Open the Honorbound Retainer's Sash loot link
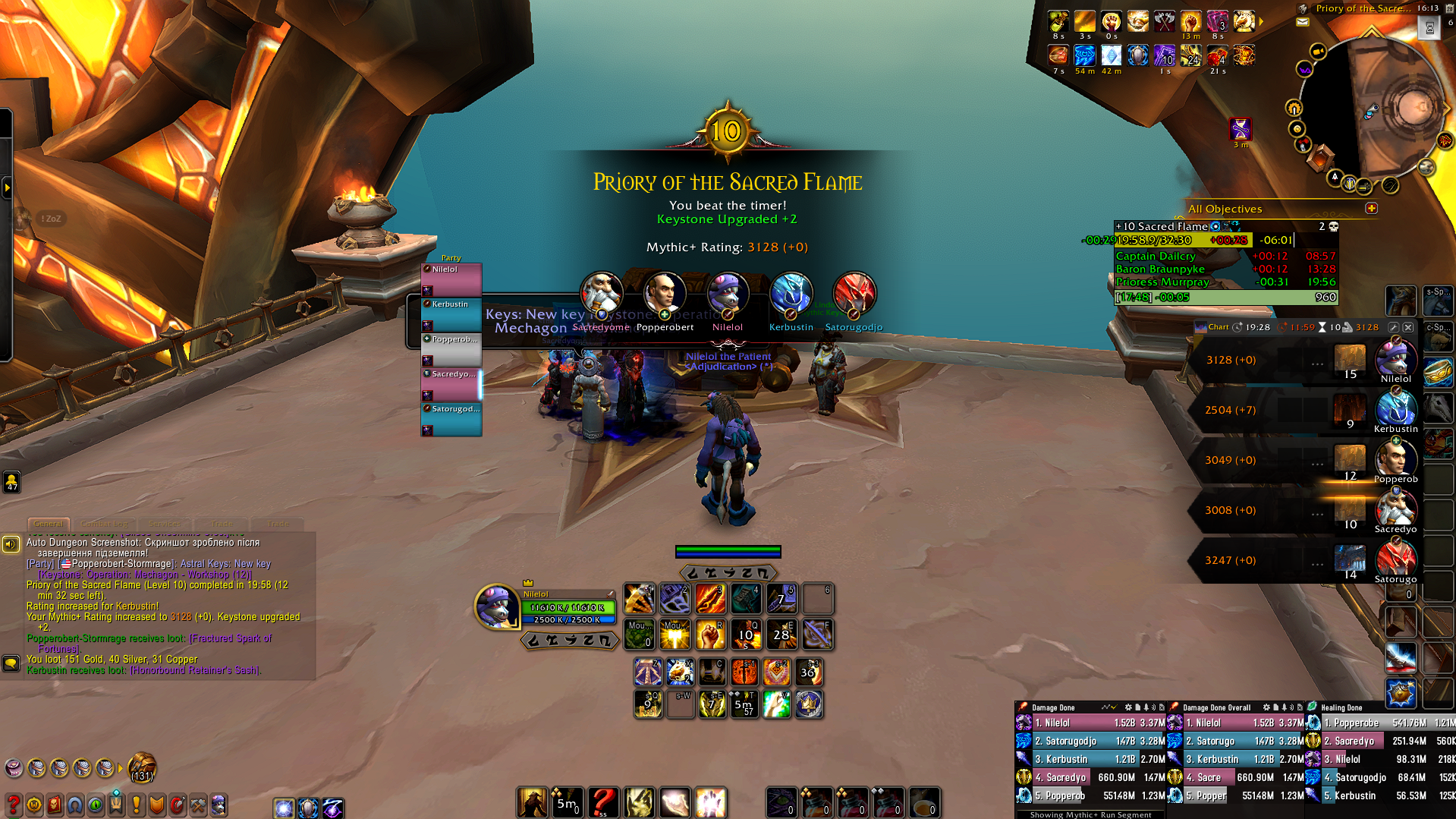The image size is (1456, 819). tap(195, 670)
